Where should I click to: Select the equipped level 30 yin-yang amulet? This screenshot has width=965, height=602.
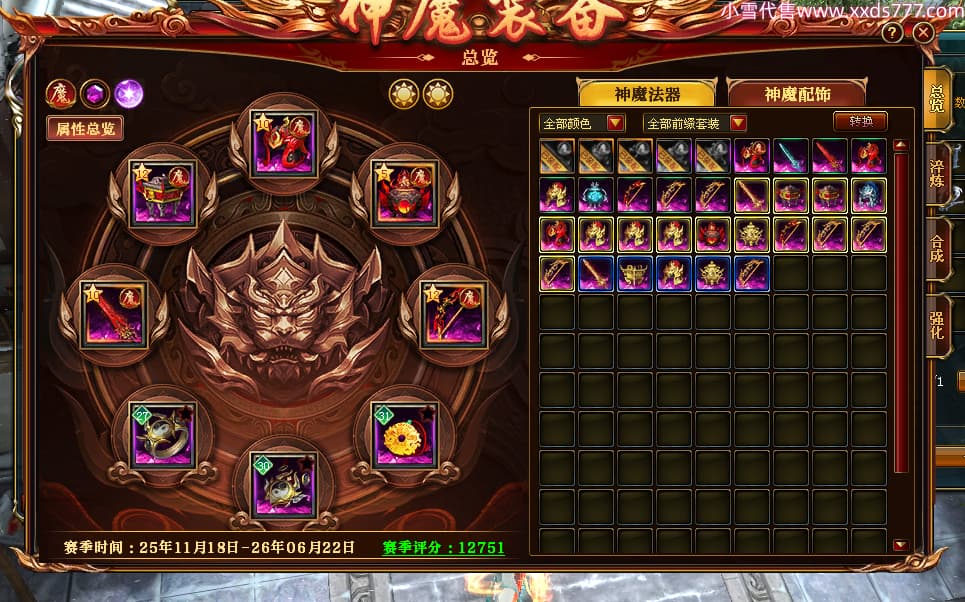[283, 484]
